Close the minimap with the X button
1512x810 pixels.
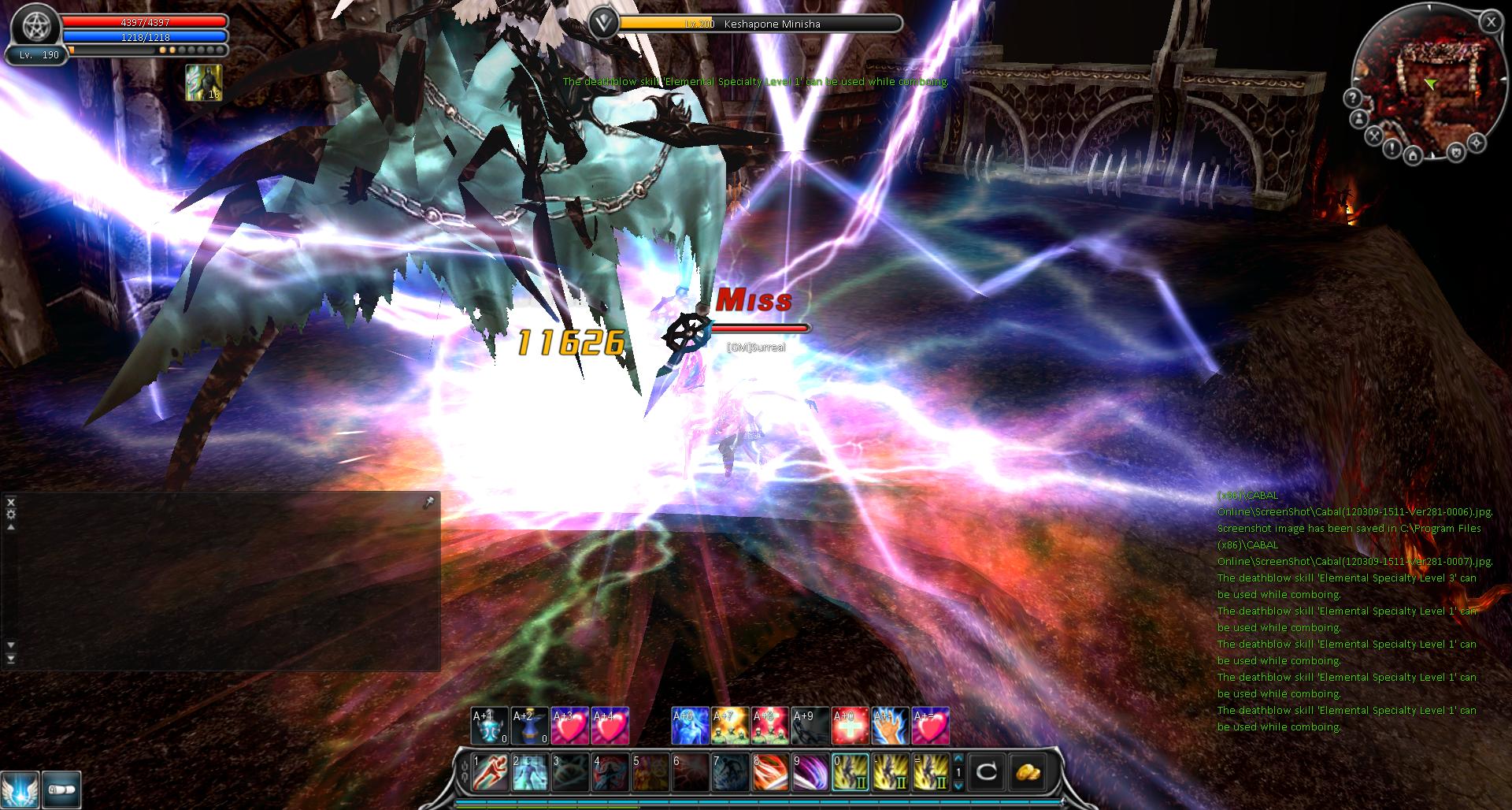1490,22
